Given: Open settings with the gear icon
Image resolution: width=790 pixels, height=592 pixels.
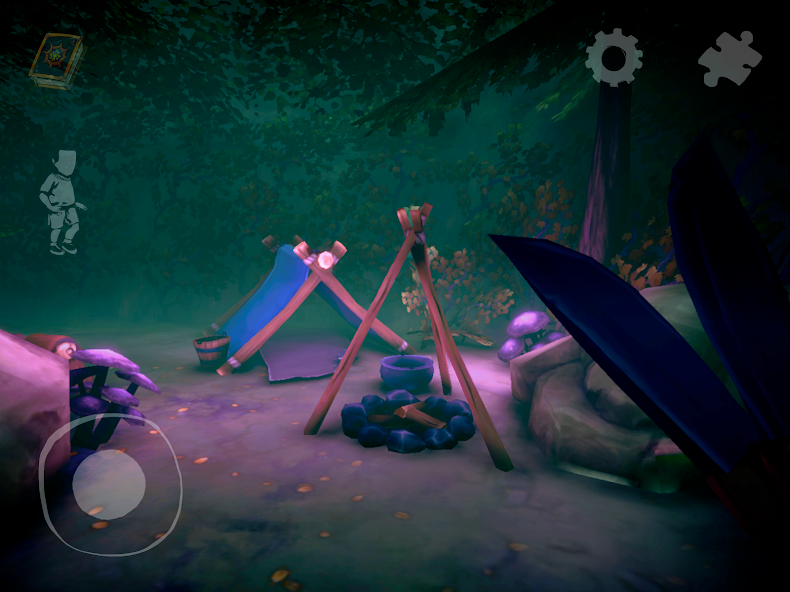Looking at the screenshot, I should click(614, 57).
